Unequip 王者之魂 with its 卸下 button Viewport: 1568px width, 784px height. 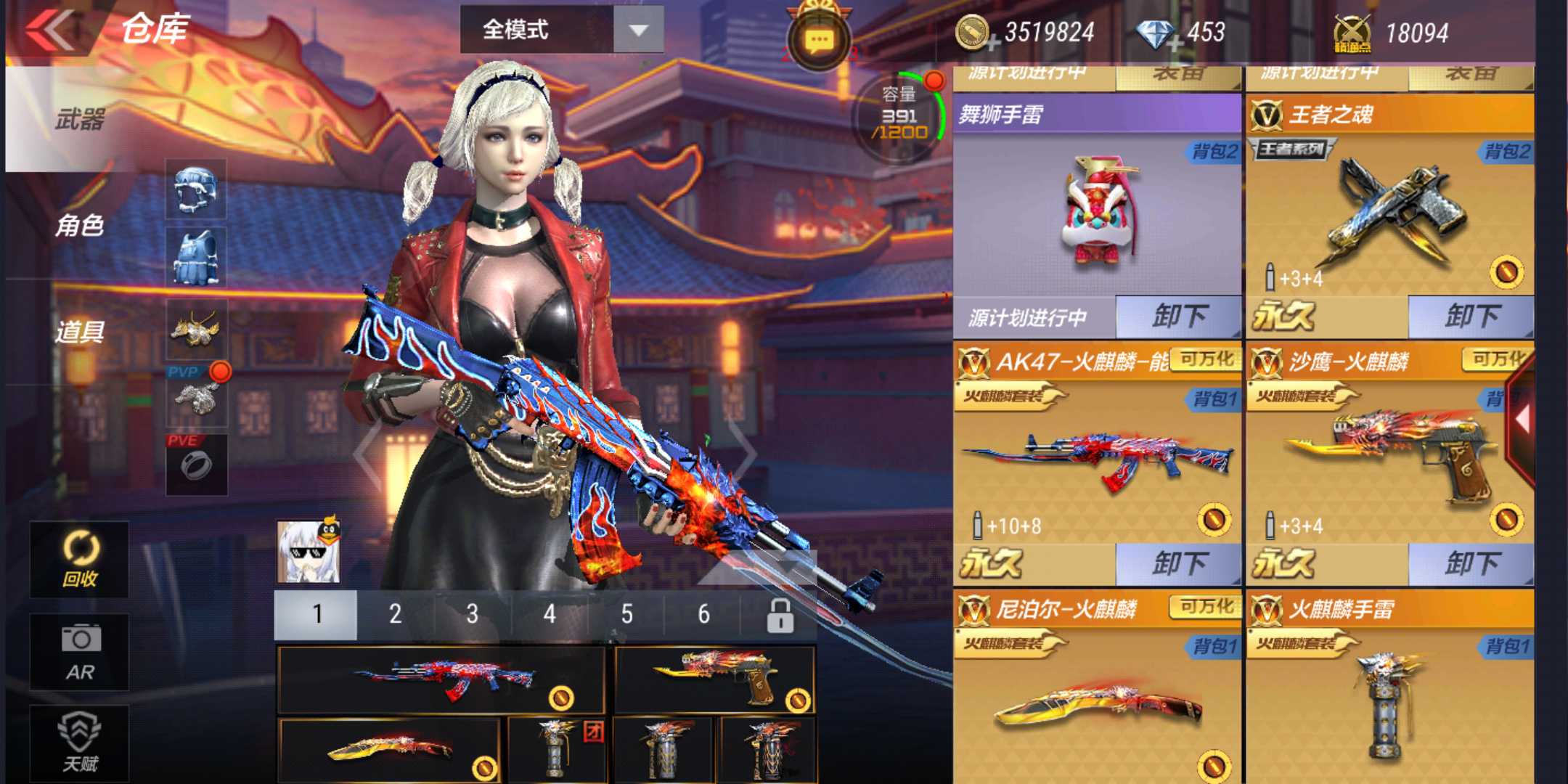point(1474,316)
